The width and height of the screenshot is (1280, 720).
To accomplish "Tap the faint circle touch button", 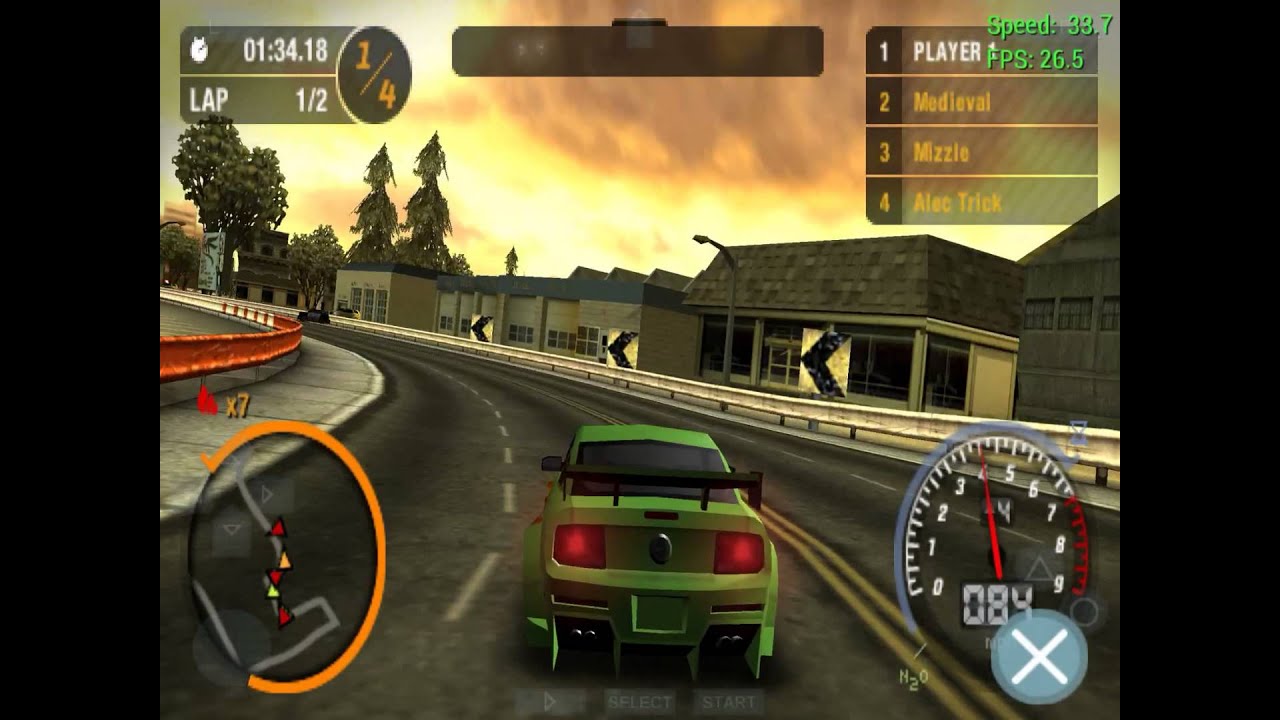I will (1084, 611).
